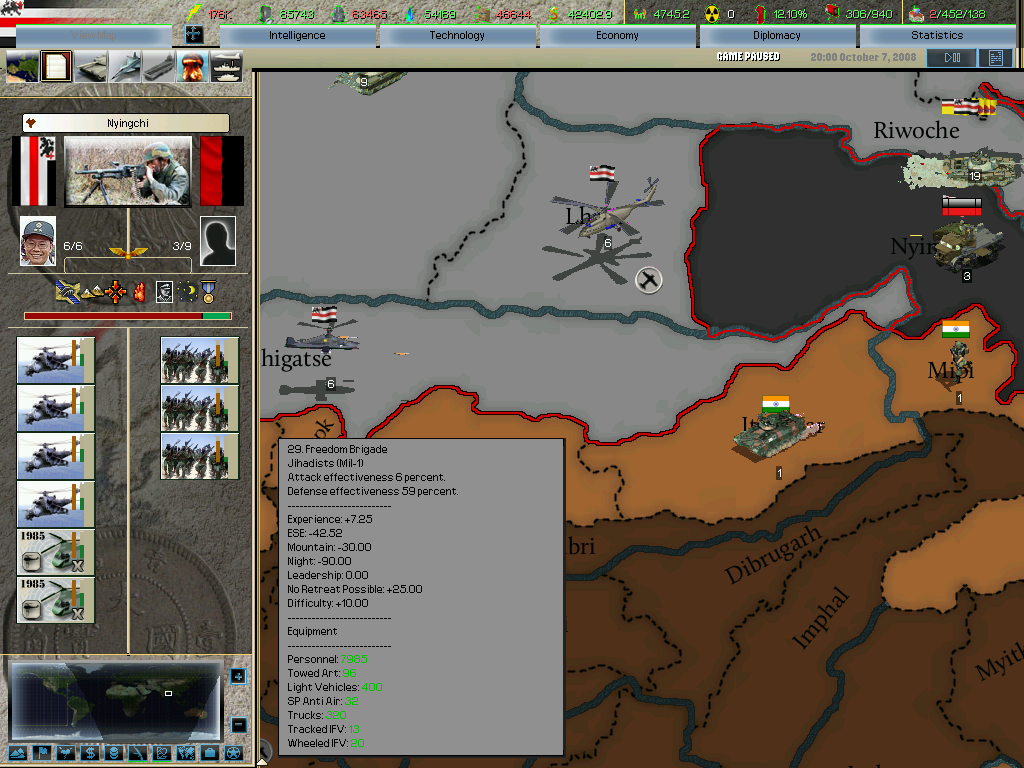
Task: Select the commander portrait with cap
Action: coord(37,241)
